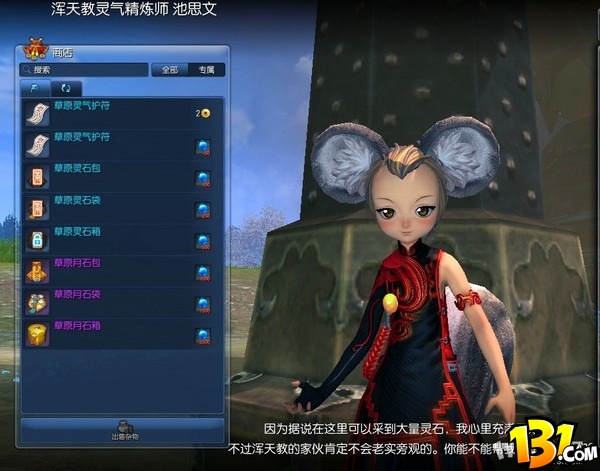Choose 草原灵气护符 priced at 2 gold
The image size is (600, 471).
(120, 113)
